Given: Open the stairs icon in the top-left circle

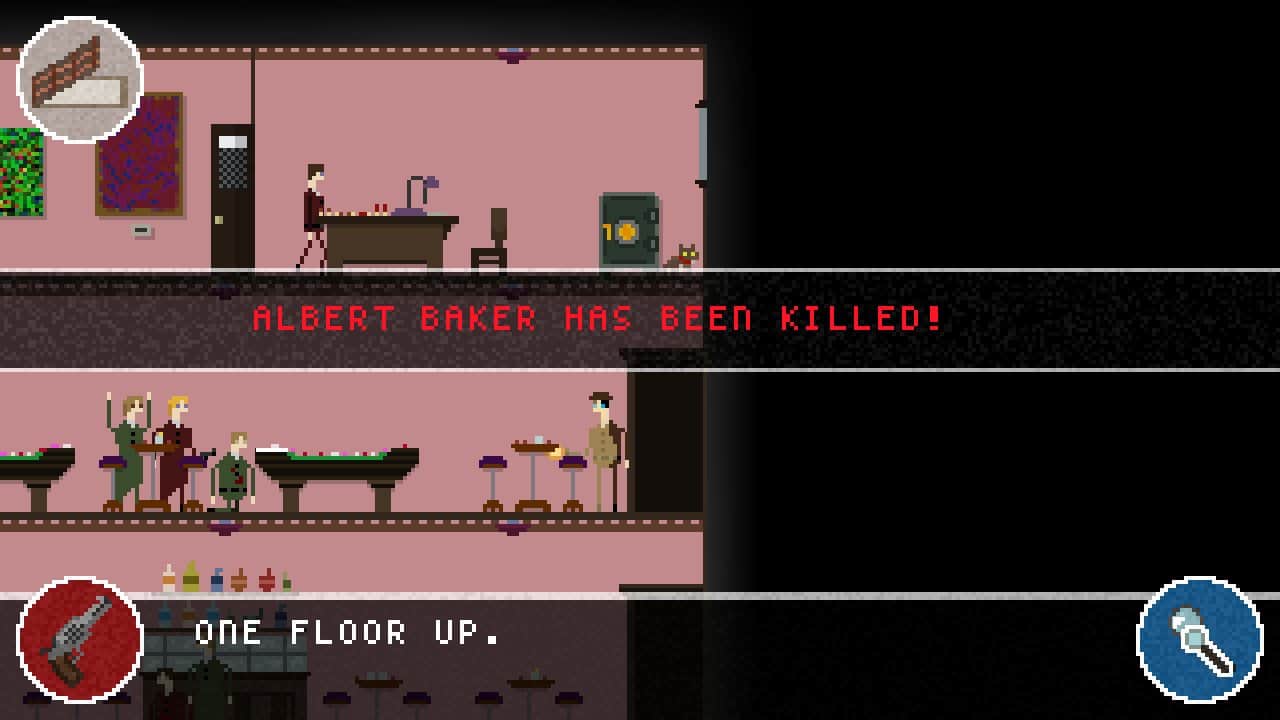Looking at the screenshot, I should (80, 80).
